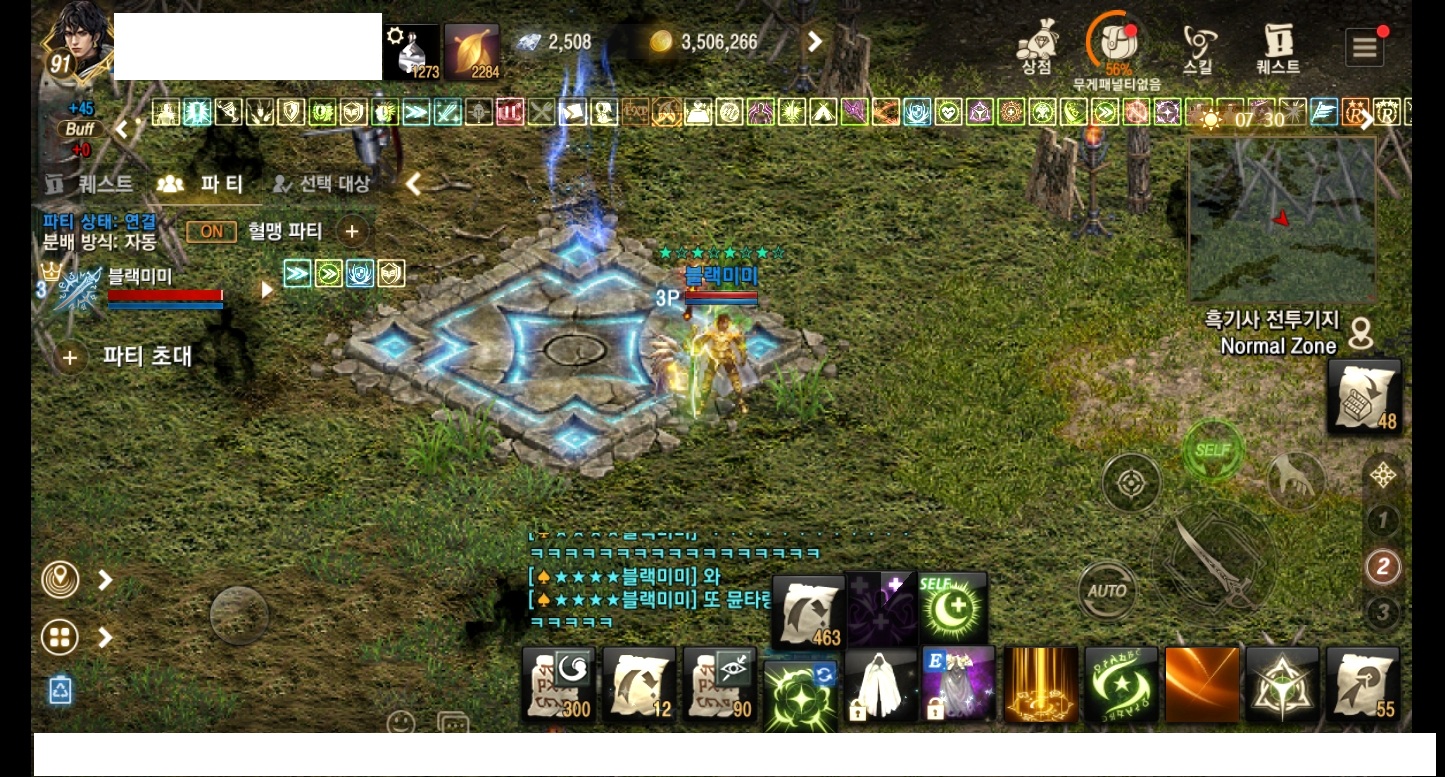
Task: Open the hamburger main menu
Action: 1364,47
